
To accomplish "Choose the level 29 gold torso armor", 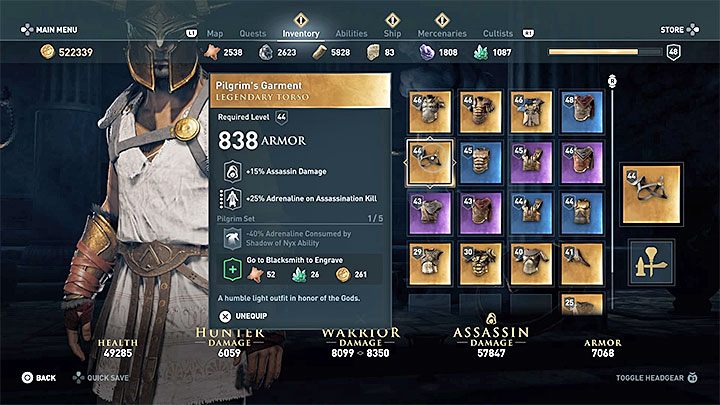I will (x=429, y=262).
